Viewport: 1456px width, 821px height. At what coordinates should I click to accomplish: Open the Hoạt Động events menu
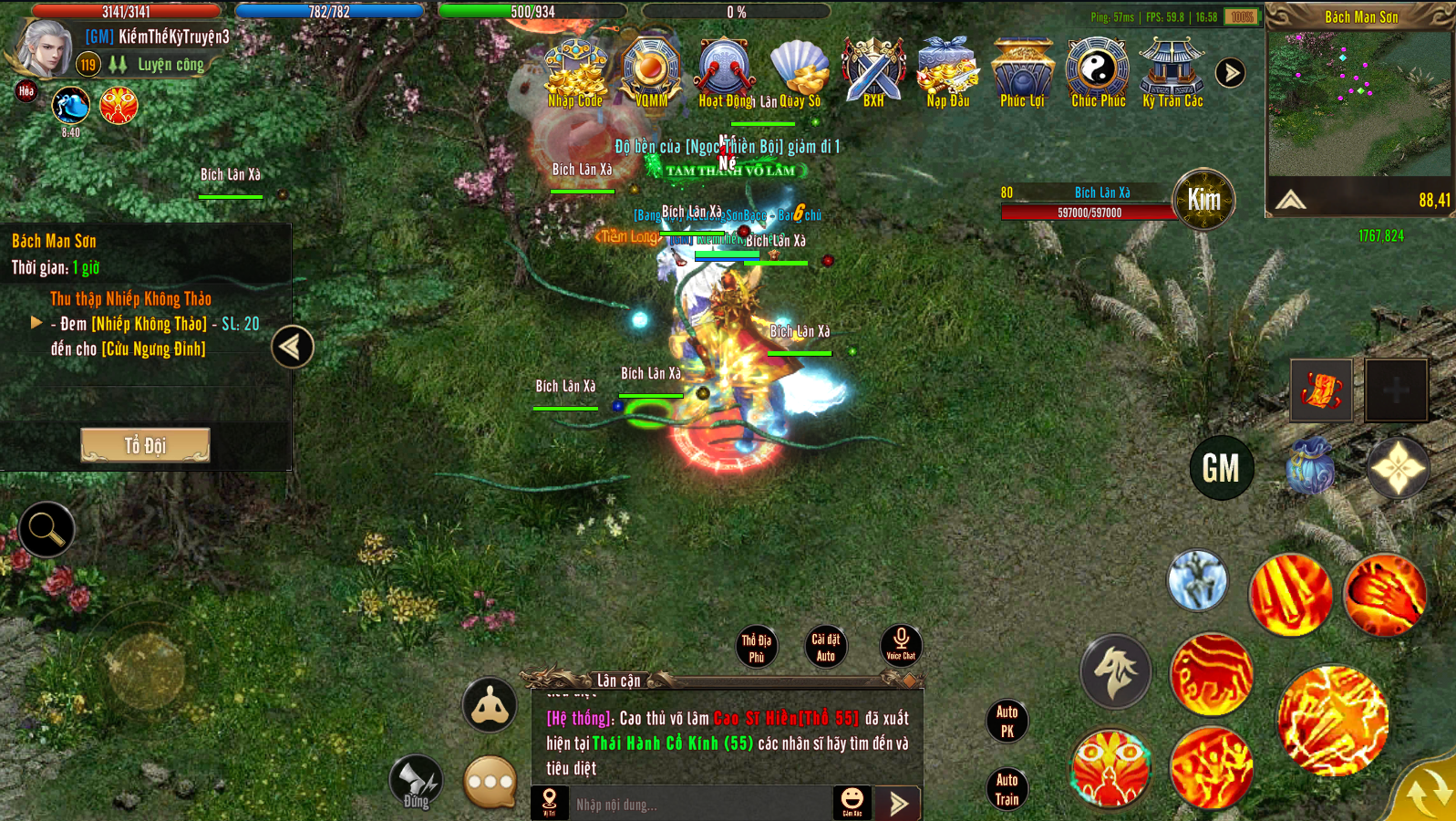(x=726, y=73)
